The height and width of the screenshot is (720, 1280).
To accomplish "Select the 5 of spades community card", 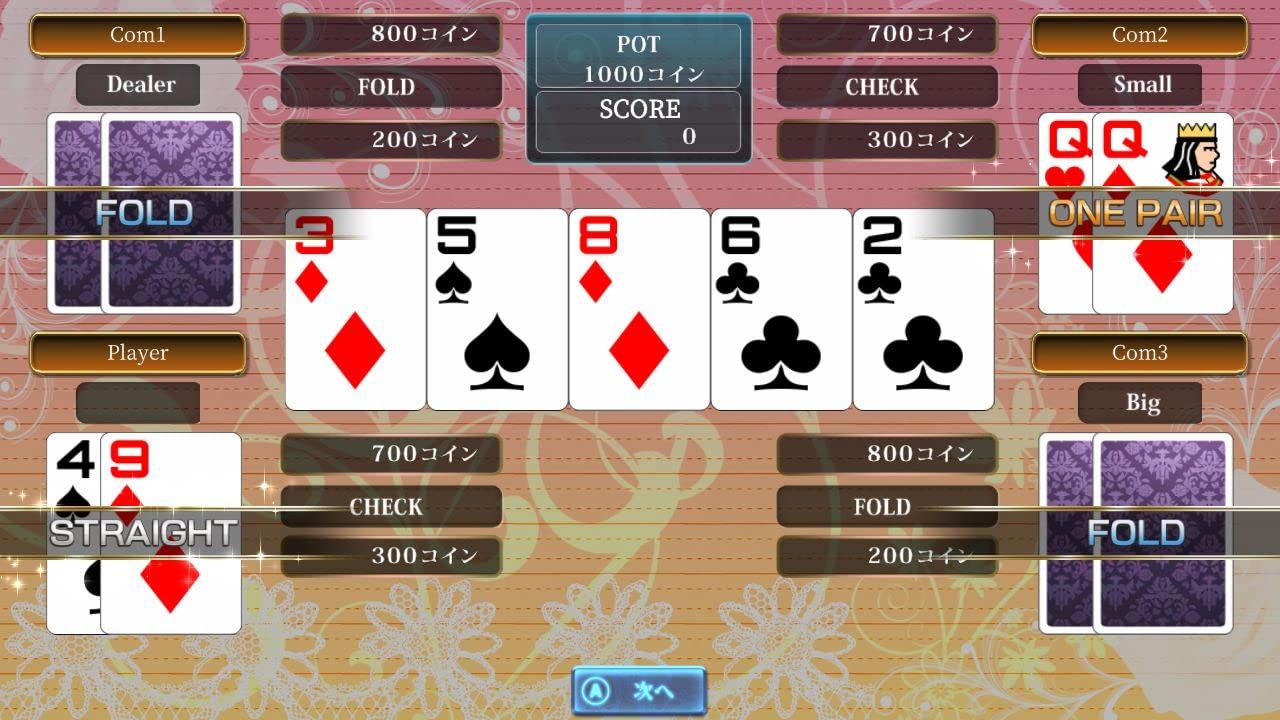I will click(x=496, y=308).
